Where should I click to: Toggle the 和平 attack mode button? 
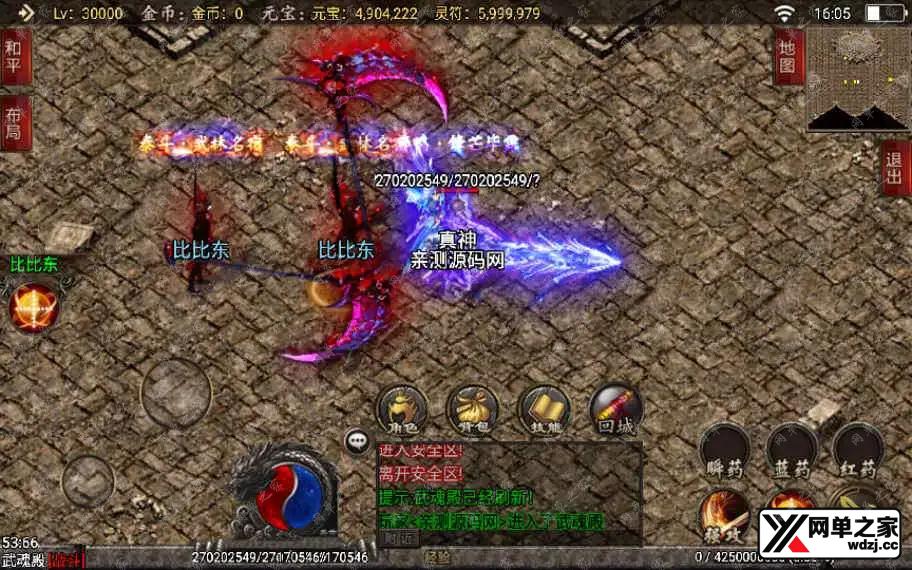click(x=15, y=56)
